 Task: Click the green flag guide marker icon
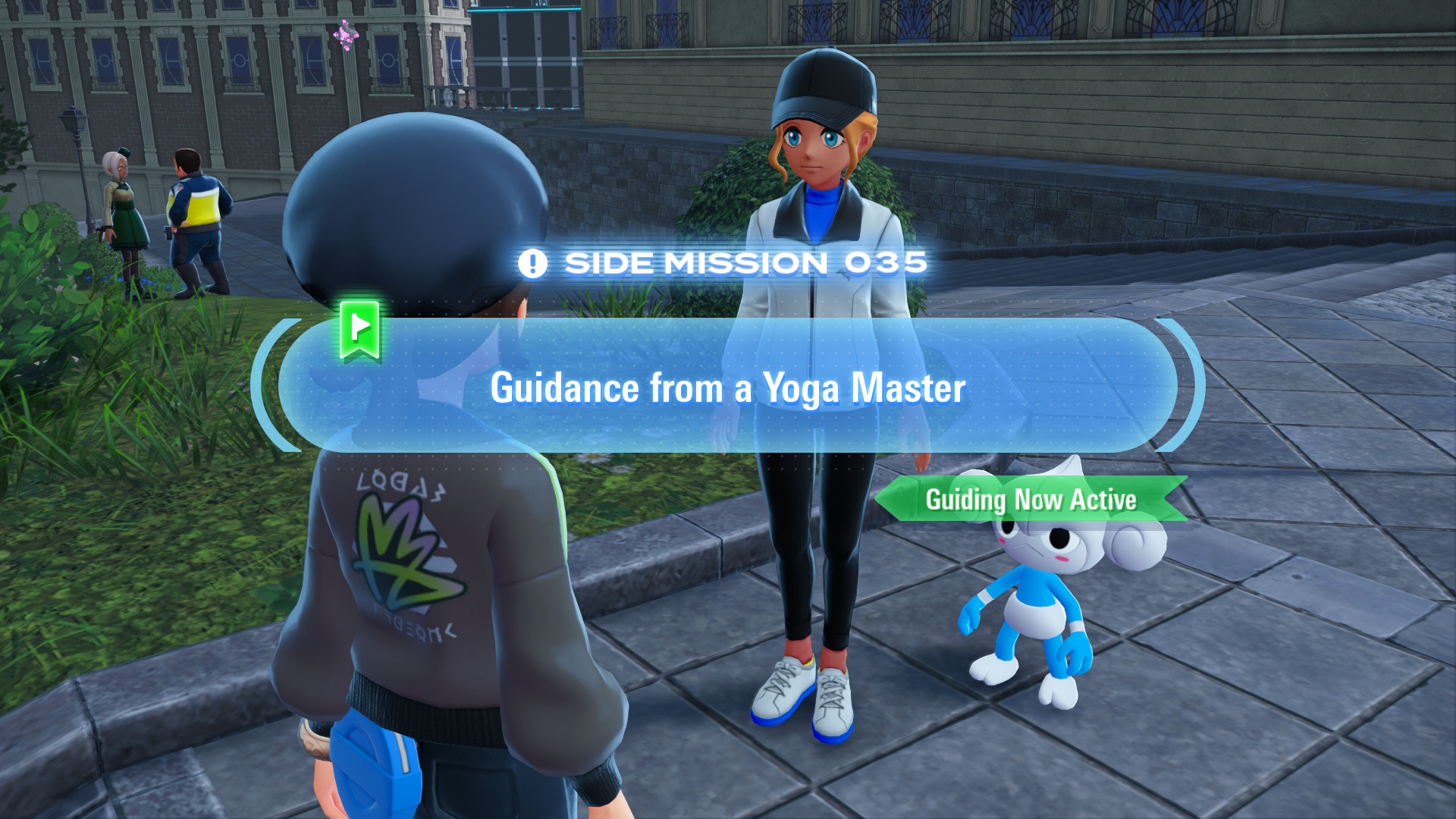[359, 329]
